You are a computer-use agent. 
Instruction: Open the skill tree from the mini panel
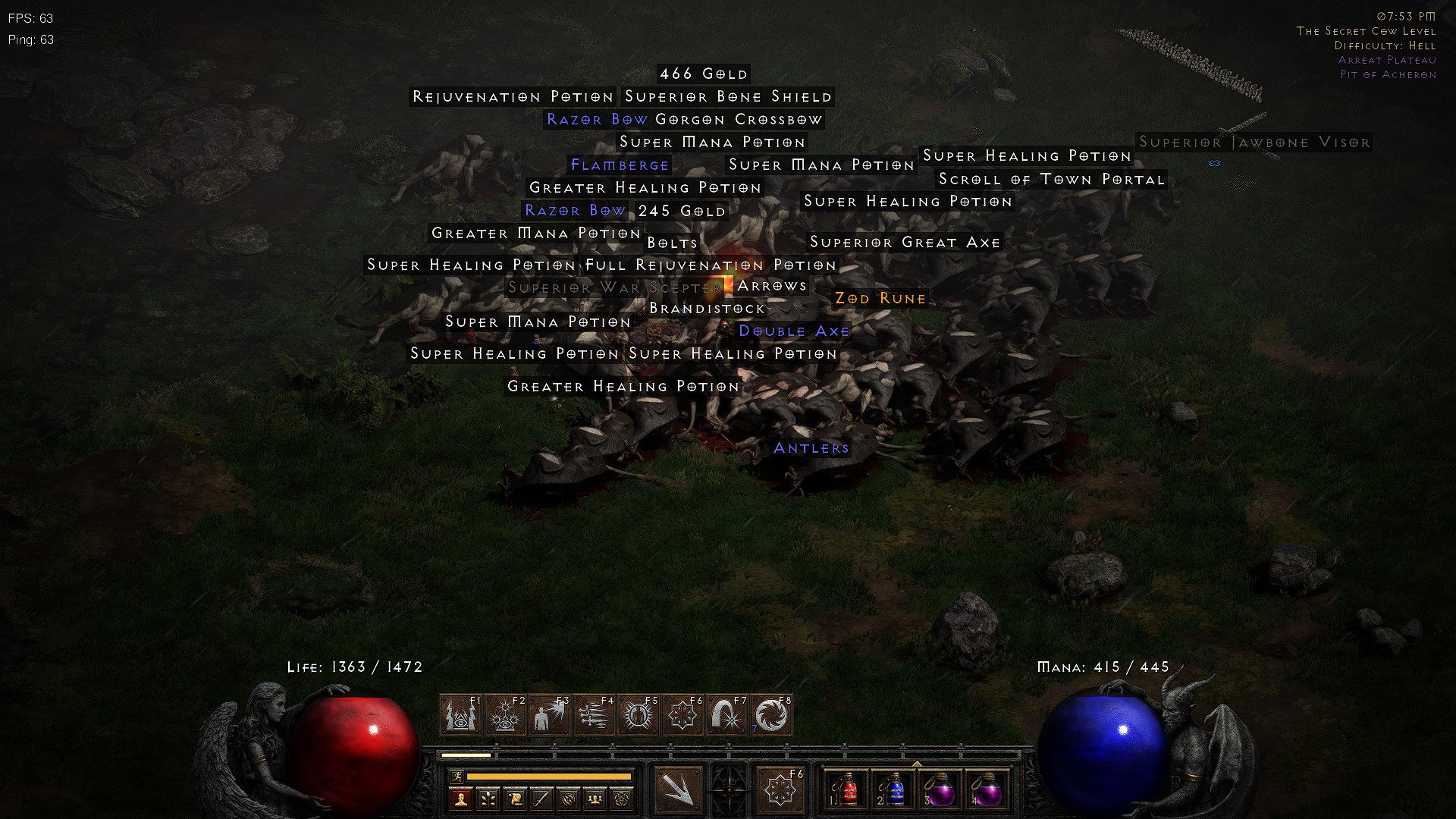click(x=488, y=798)
